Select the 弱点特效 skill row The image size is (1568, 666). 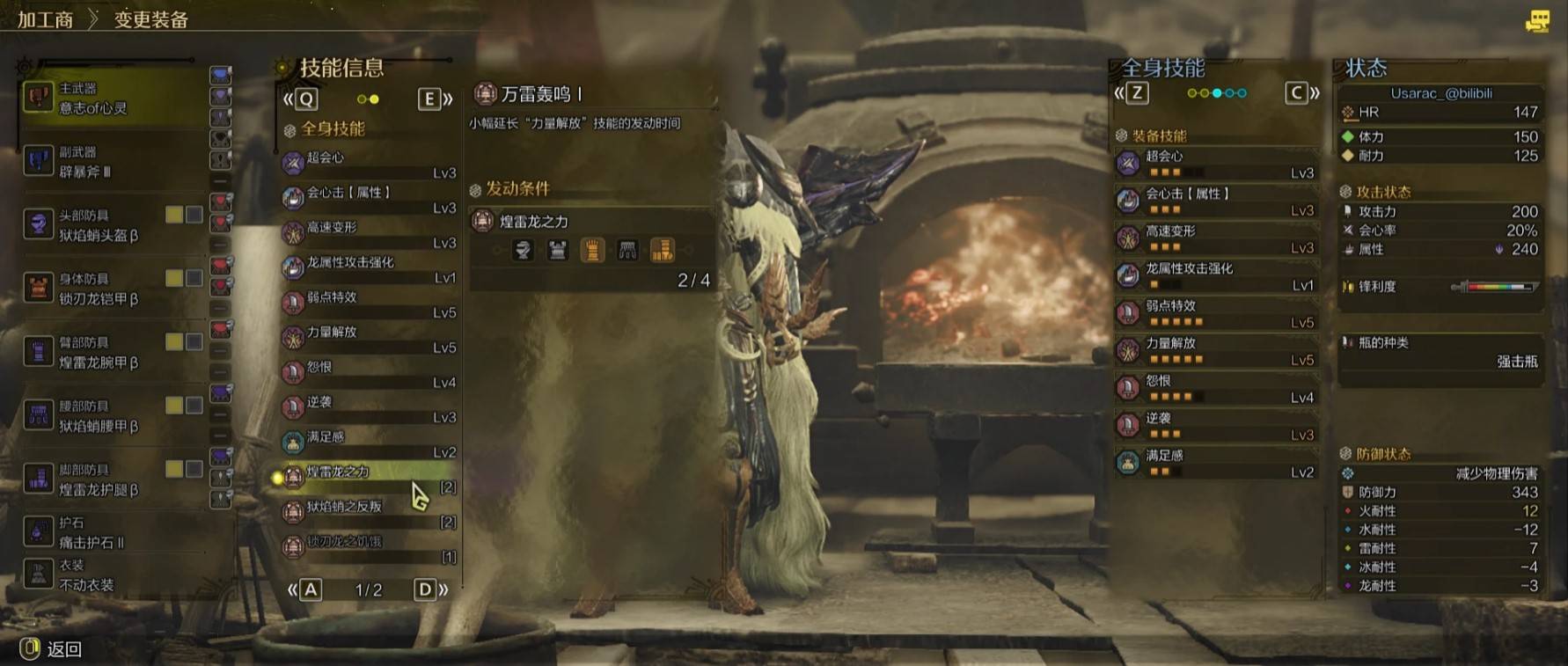coord(369,304)
